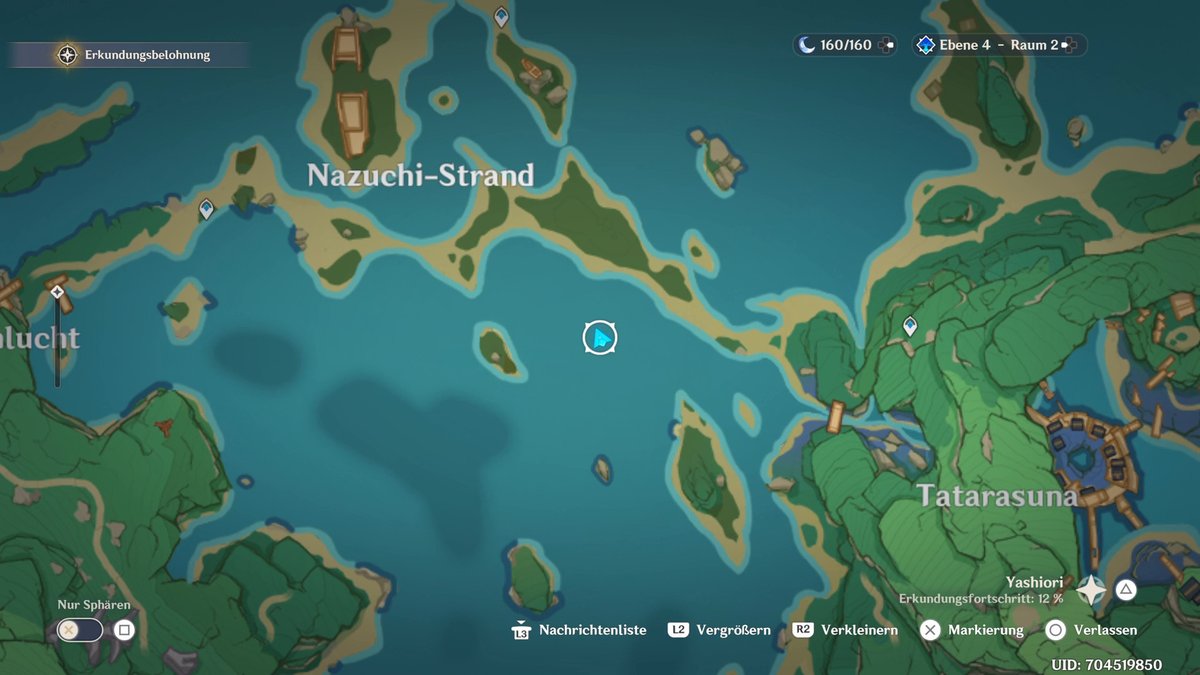Select the blue player position arrow
1200x675 pixels.
(600, 338)
